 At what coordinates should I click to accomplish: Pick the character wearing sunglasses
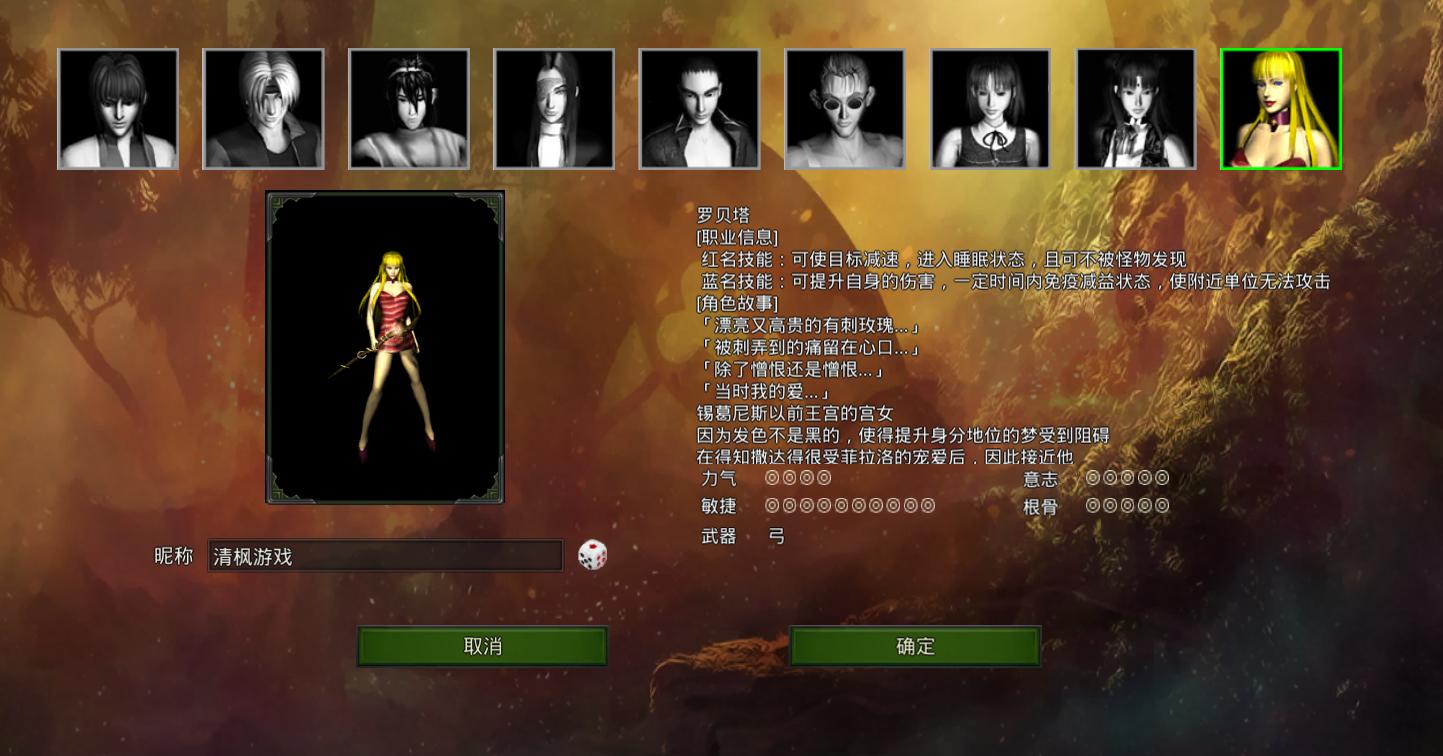[x=844, y=108]
